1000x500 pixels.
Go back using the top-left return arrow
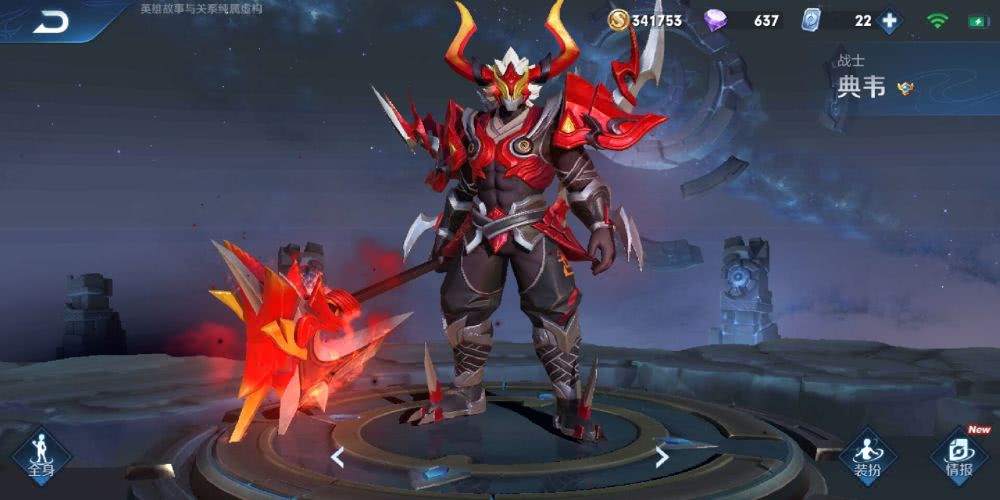click(x=50, y=21)
